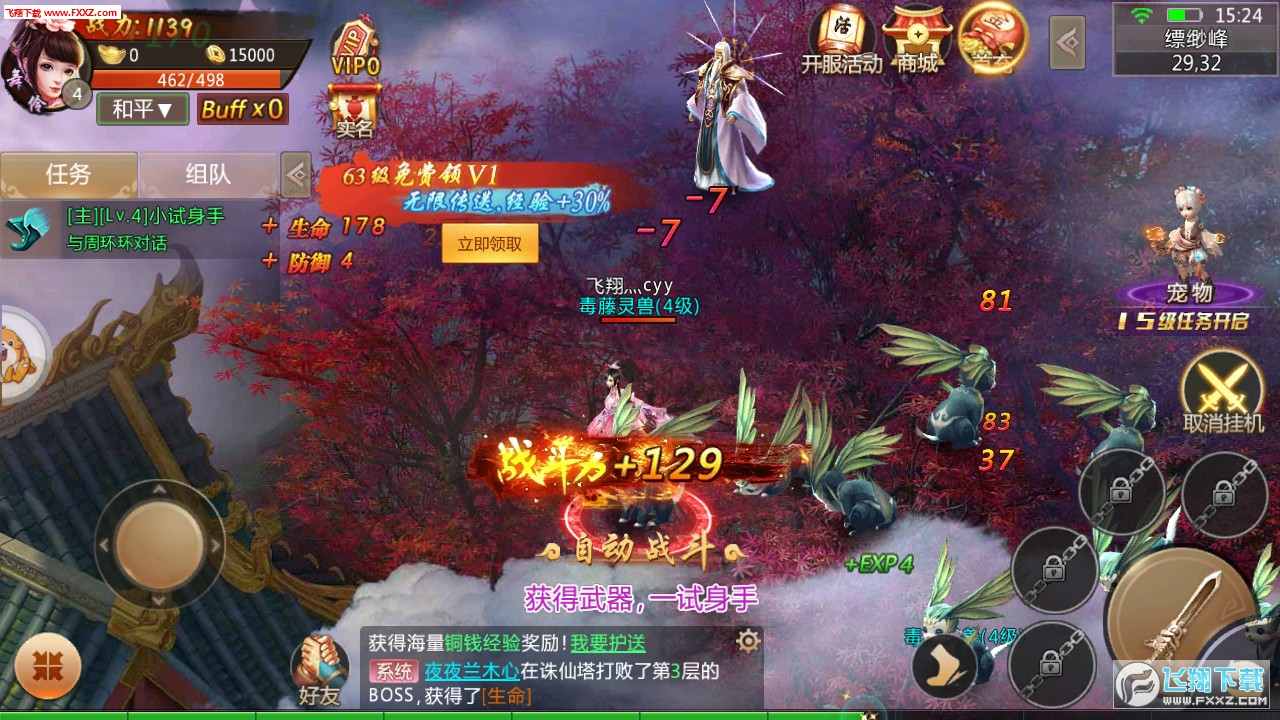Image resolution: width=1280 pixels, height=720 pixels.
Task: Unlock the padlock on a skill slot
Action: pyautogui.click(x=1225, y=490)
